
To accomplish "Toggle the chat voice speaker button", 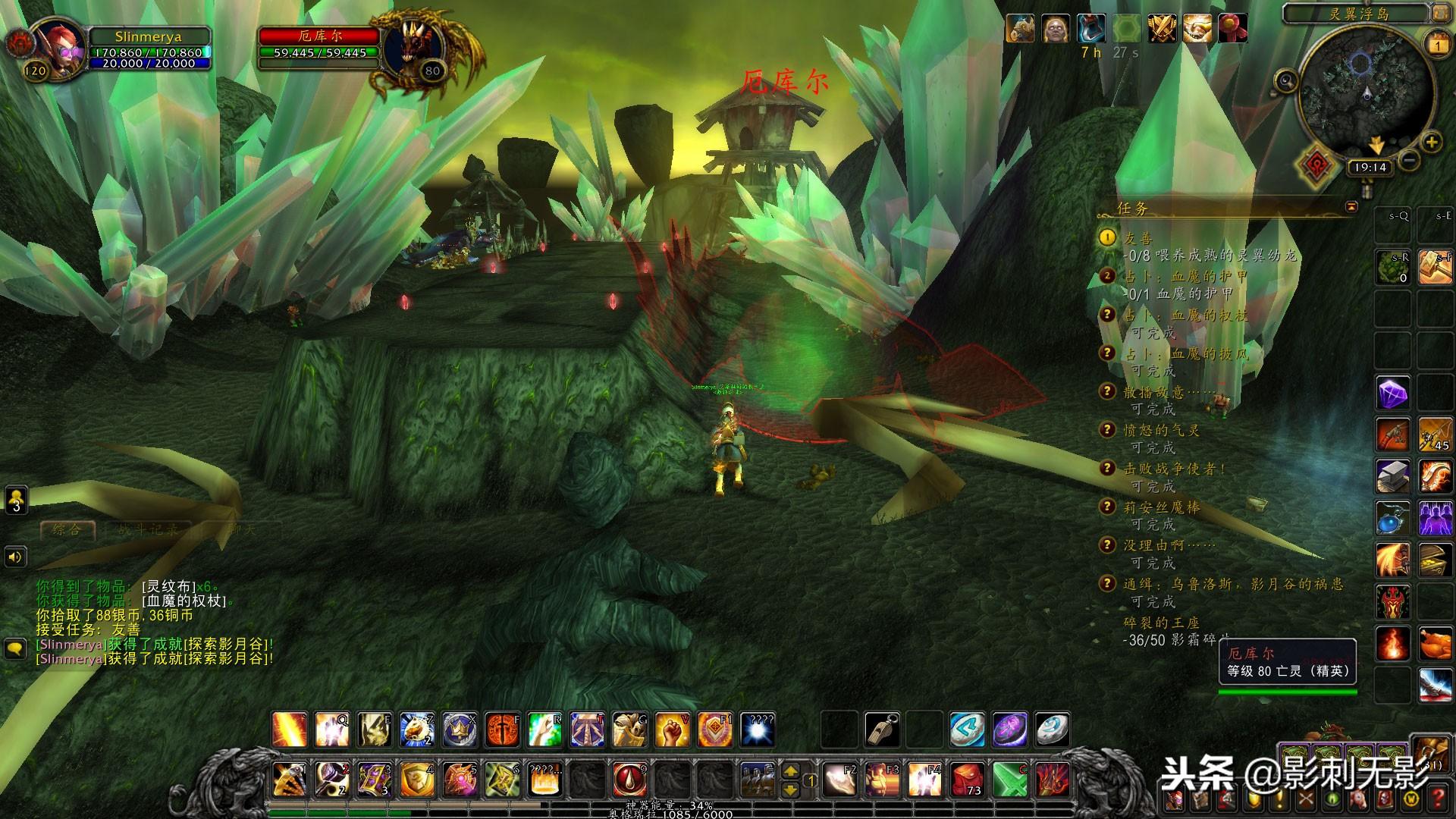I will coord(17,557).
